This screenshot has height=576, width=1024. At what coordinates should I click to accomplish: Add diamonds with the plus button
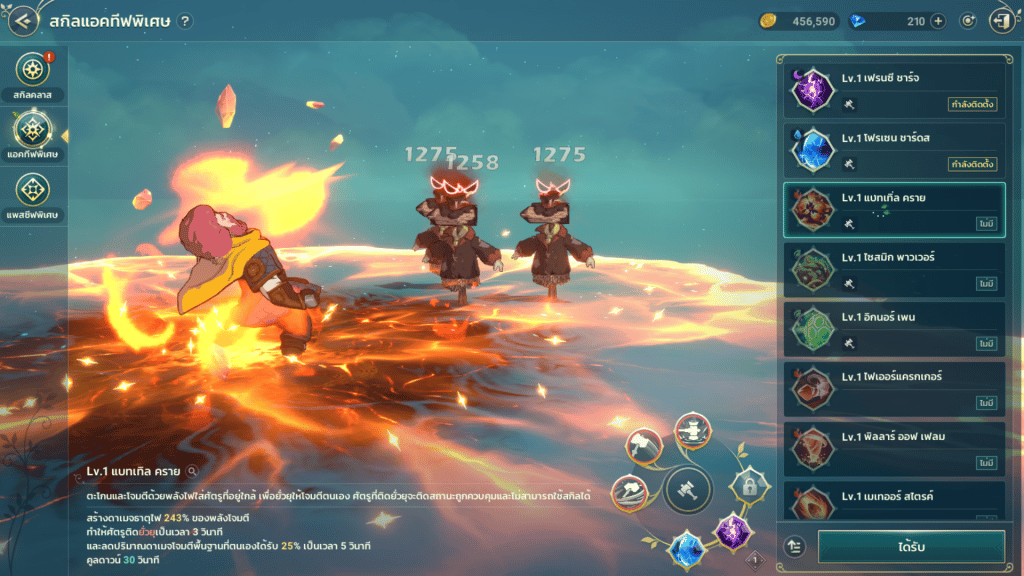tap(938, 21)
